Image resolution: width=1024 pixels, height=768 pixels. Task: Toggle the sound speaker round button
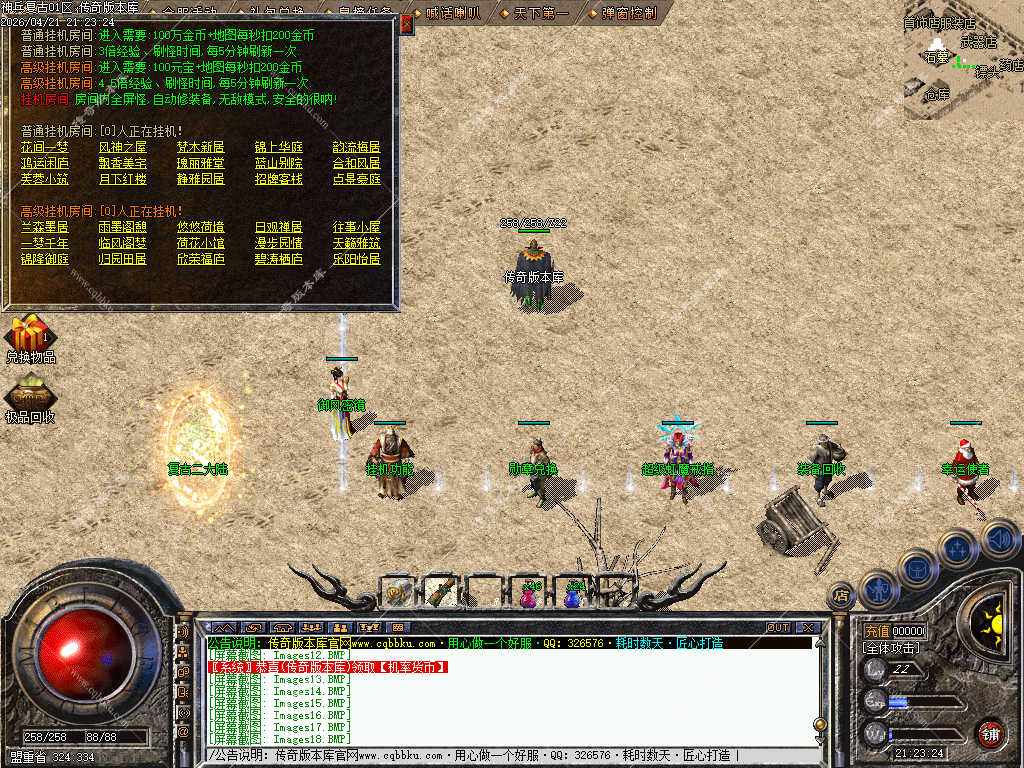pos(999,541)
